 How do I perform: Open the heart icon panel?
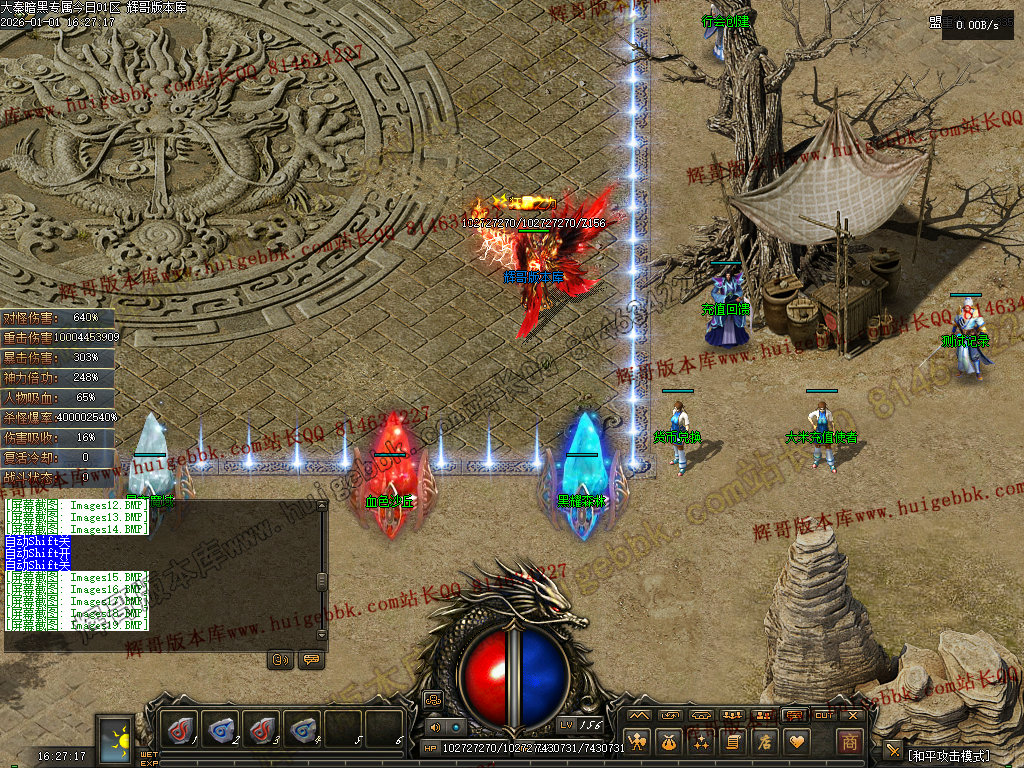tap(797, 742)
